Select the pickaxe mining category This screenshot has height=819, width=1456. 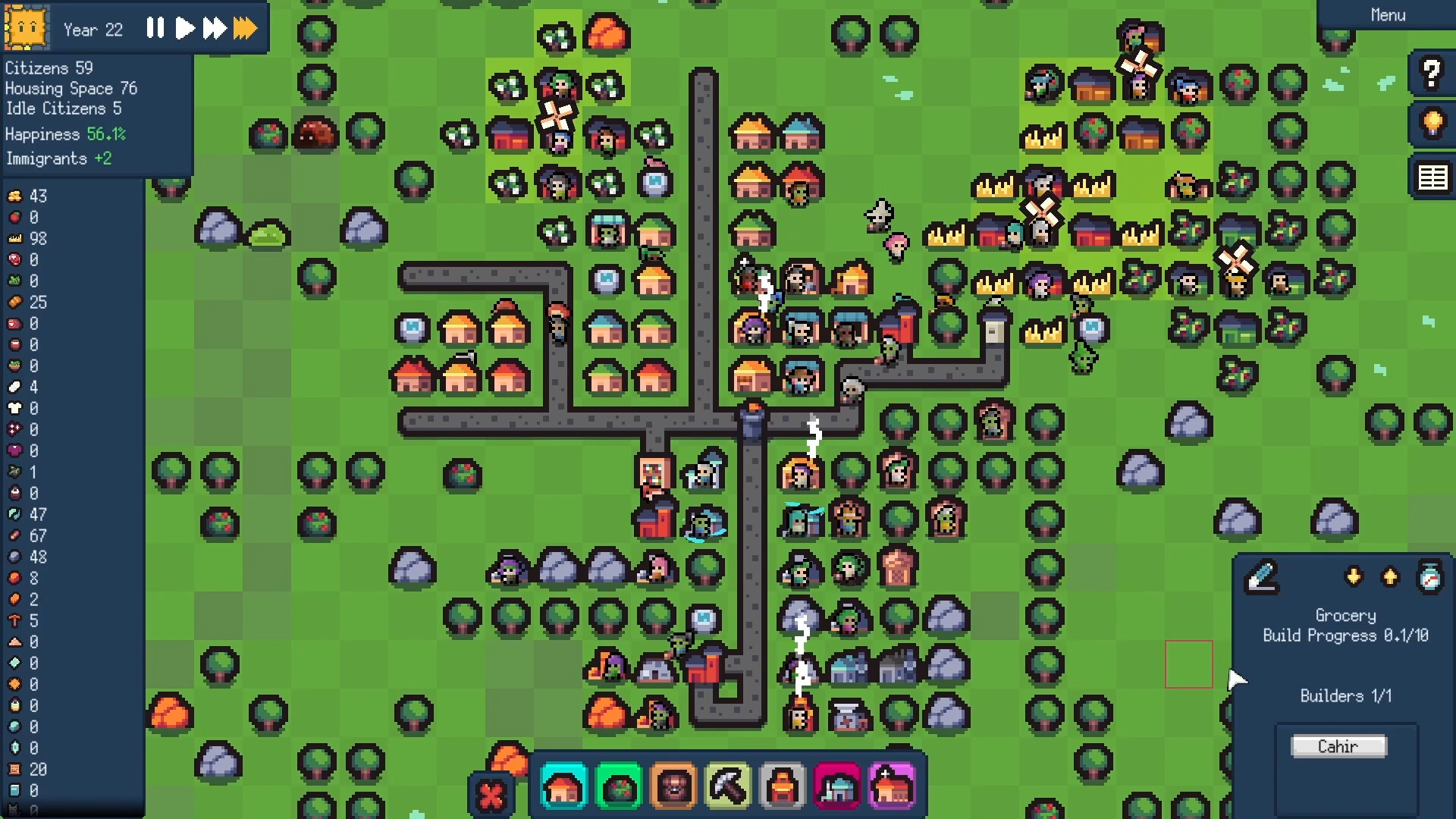pyautogui.click(x=729, y=787)
